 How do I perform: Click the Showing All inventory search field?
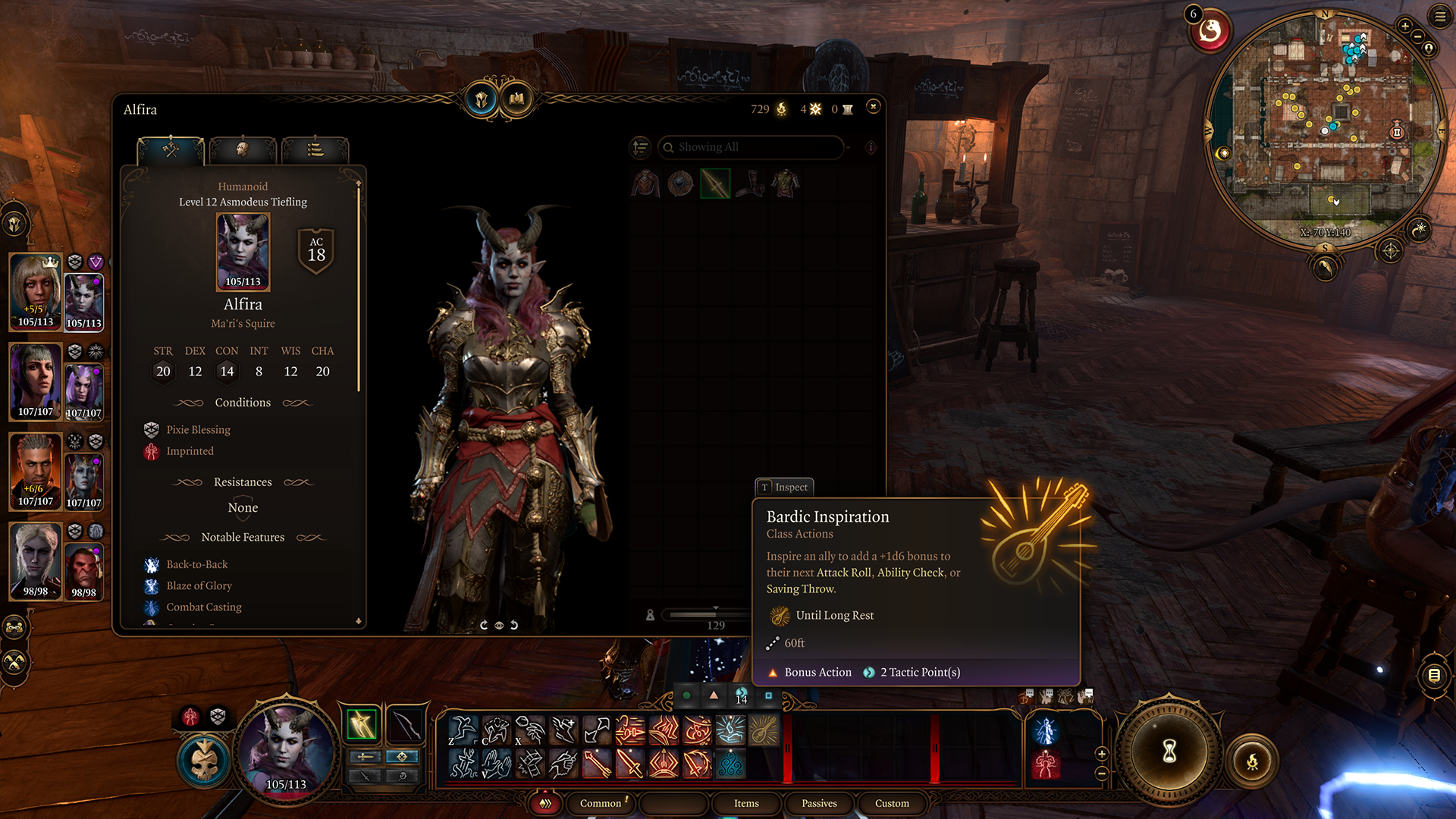coord(751,147)
